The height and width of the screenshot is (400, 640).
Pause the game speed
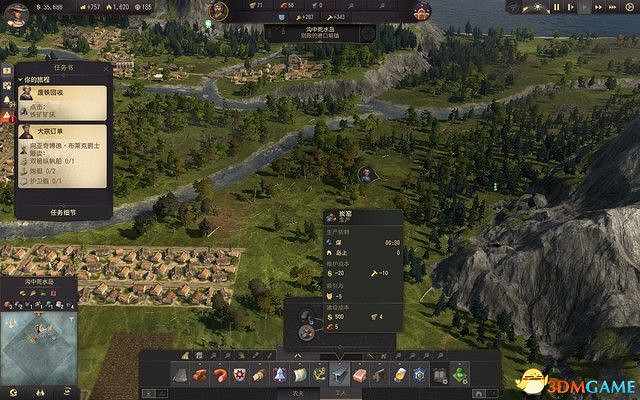tap(556, 8)
